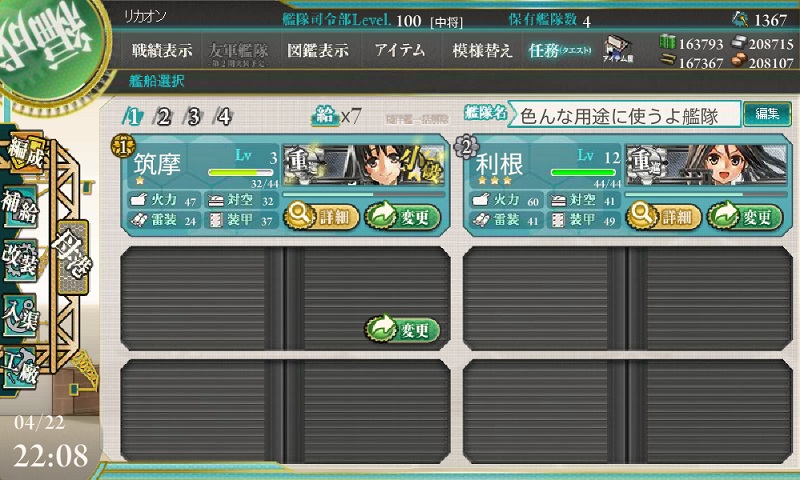Switch to fleet tab 4

point(224,116)
